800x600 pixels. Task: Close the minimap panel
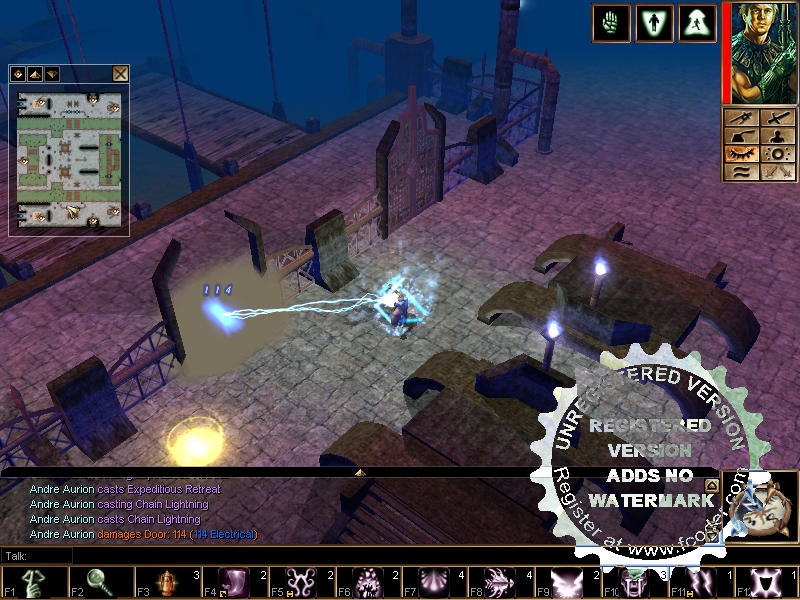[120, 73]
